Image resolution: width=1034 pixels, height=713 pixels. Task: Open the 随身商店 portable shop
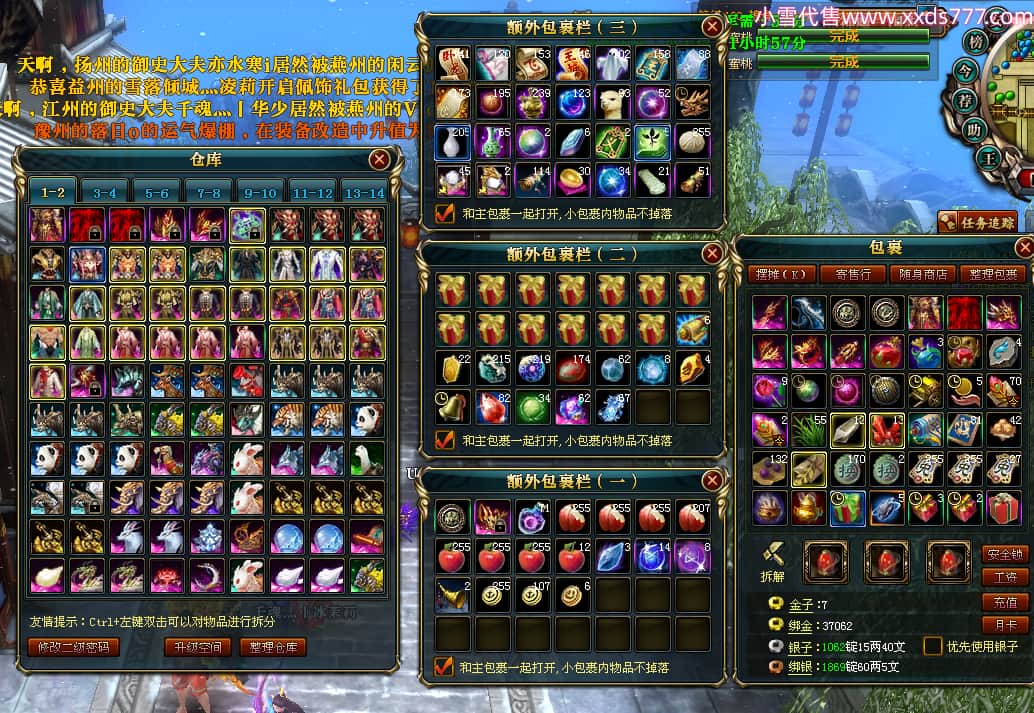[923, 274]
